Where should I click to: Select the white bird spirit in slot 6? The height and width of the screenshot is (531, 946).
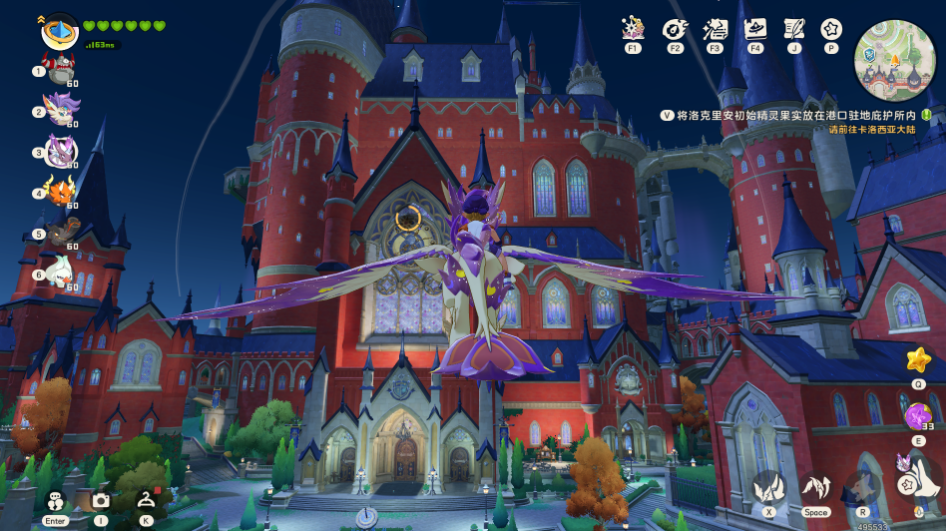click(61, 272)
